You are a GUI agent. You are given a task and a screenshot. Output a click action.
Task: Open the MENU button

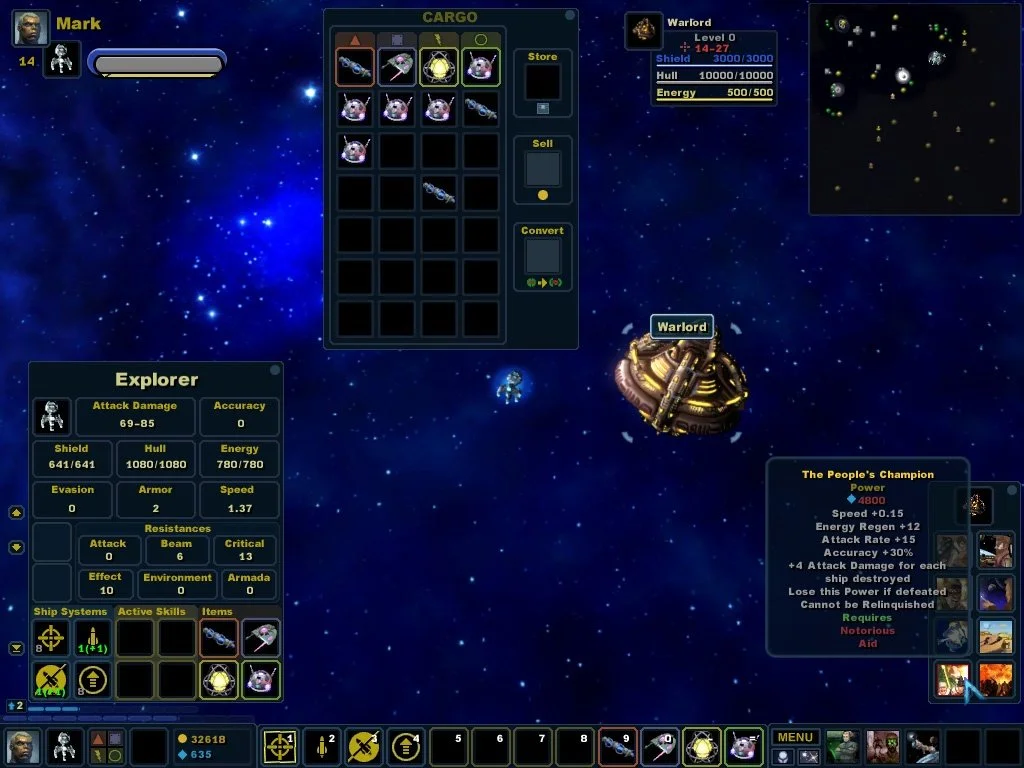pos(795,738)
